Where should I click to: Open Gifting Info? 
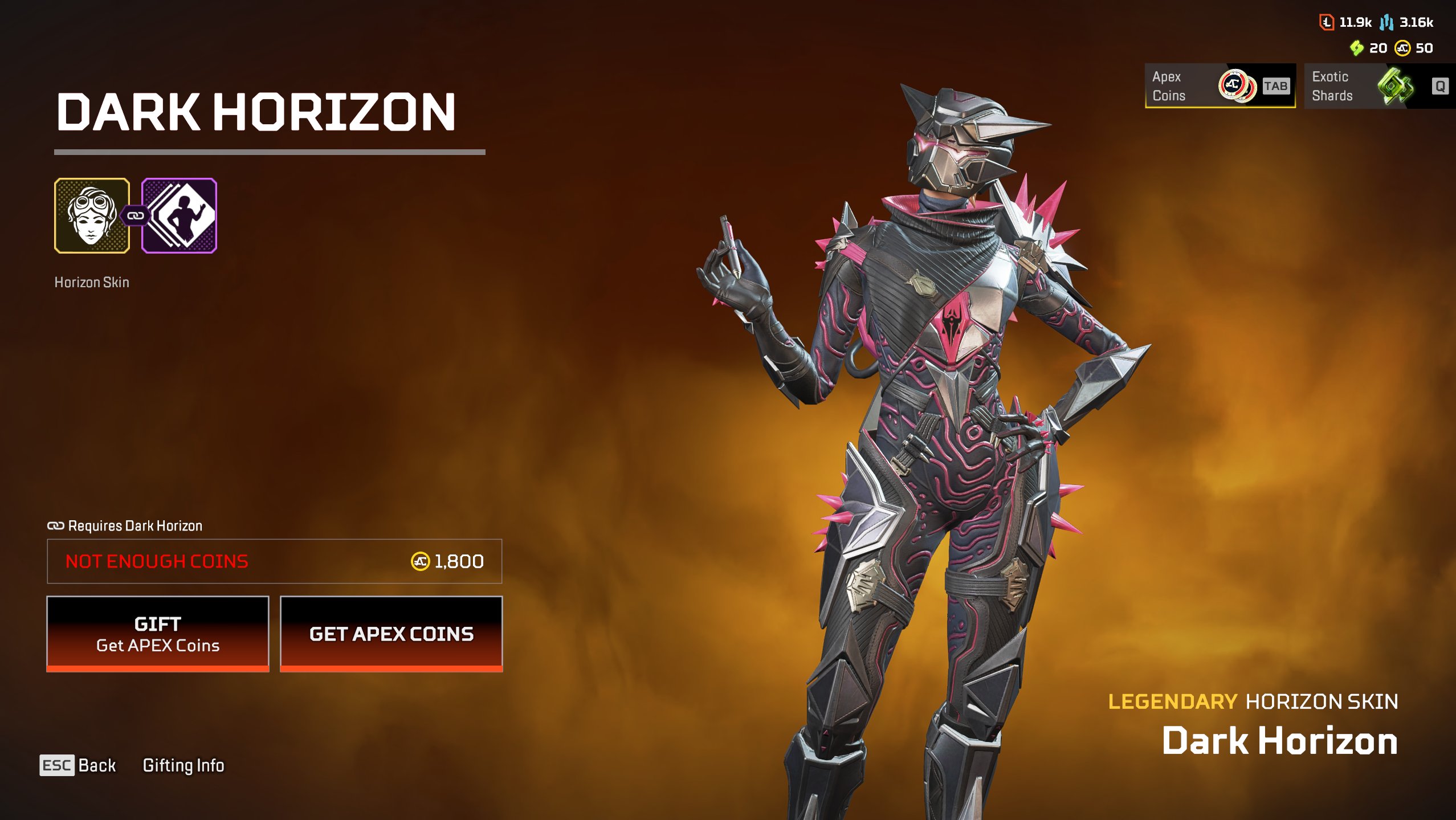click(x=183, y=765)
